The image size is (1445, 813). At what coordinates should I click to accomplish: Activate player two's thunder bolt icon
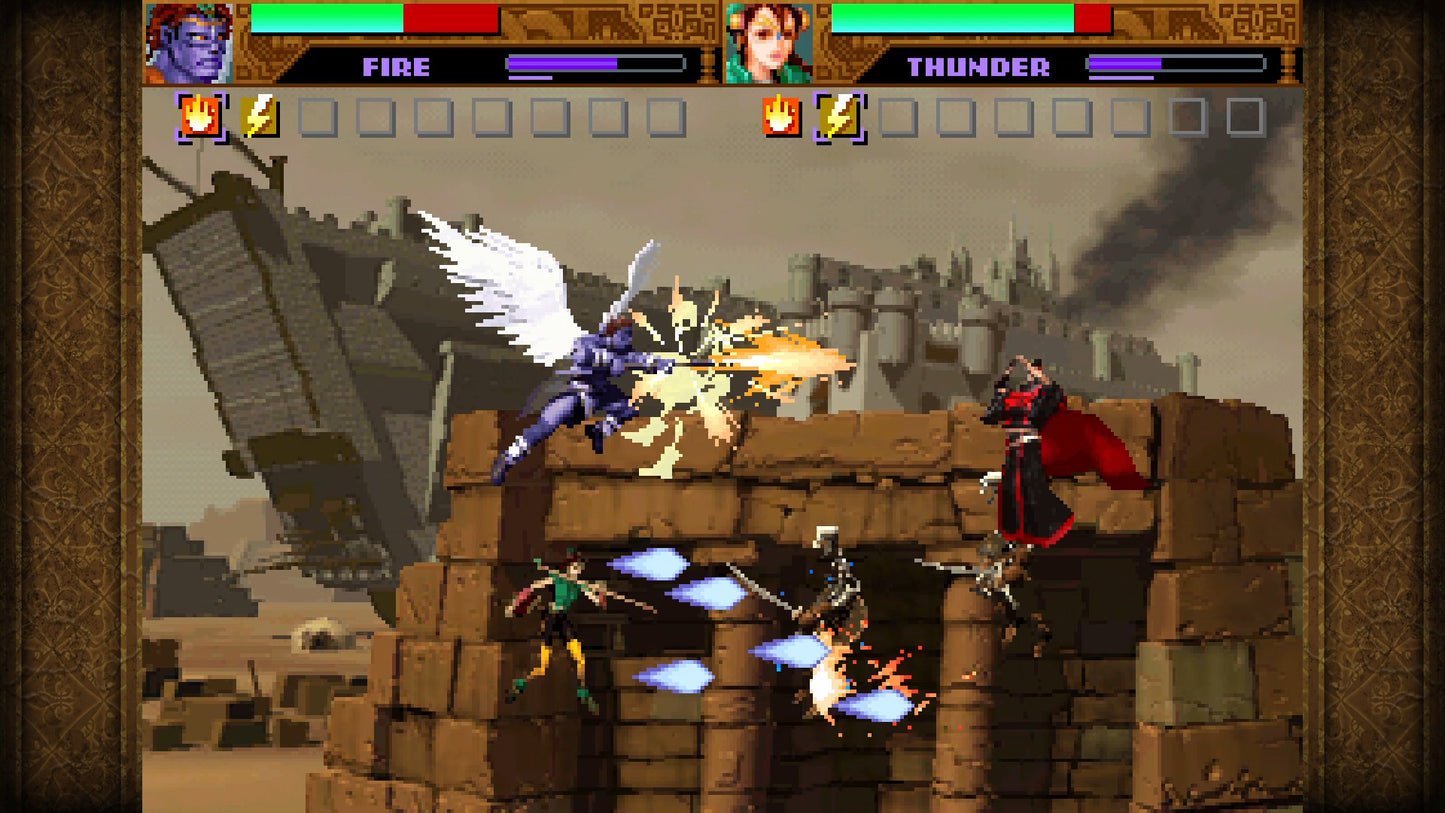[x=839, y=118]
